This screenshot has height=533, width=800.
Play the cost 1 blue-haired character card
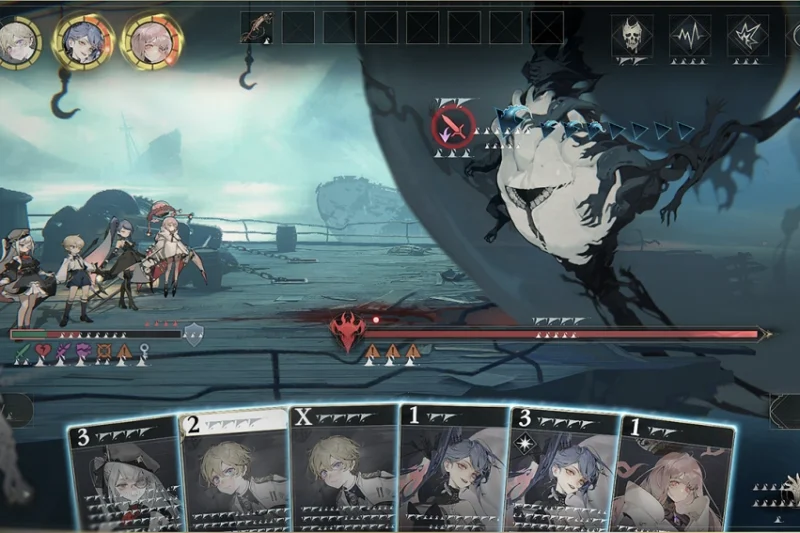point(452,470)
